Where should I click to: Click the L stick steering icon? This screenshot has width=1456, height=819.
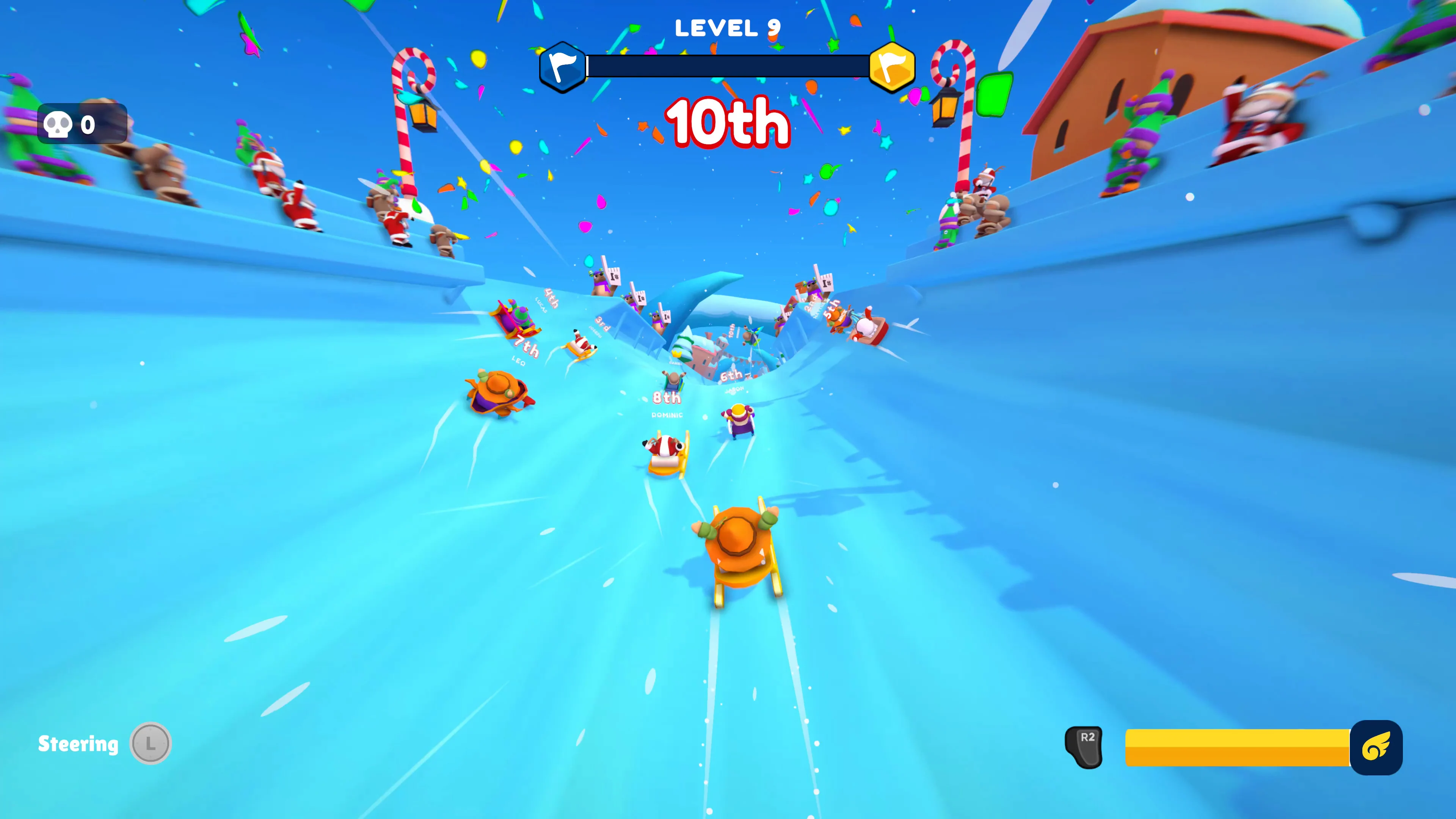point(151,743)
